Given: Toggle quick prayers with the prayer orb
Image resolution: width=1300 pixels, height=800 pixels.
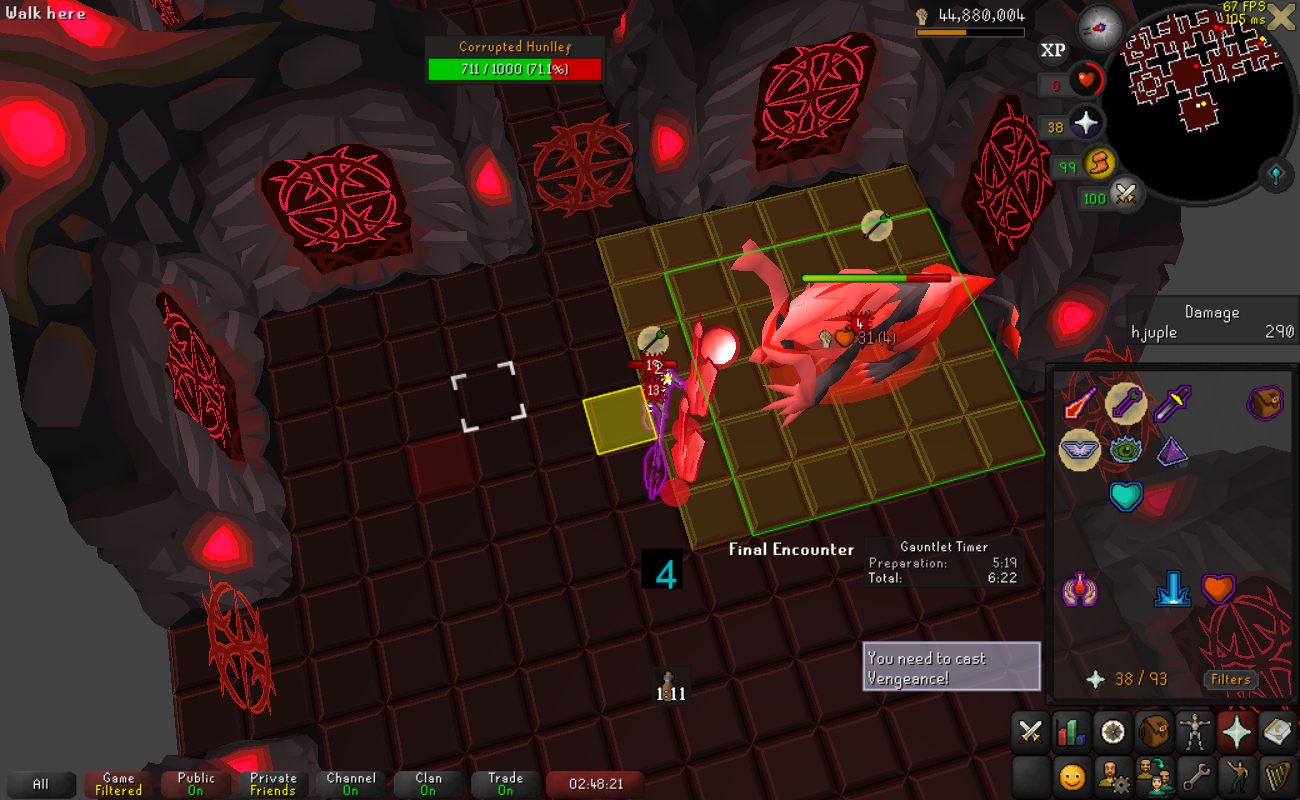Looking at the screenshot, I should coord(1086,124).
